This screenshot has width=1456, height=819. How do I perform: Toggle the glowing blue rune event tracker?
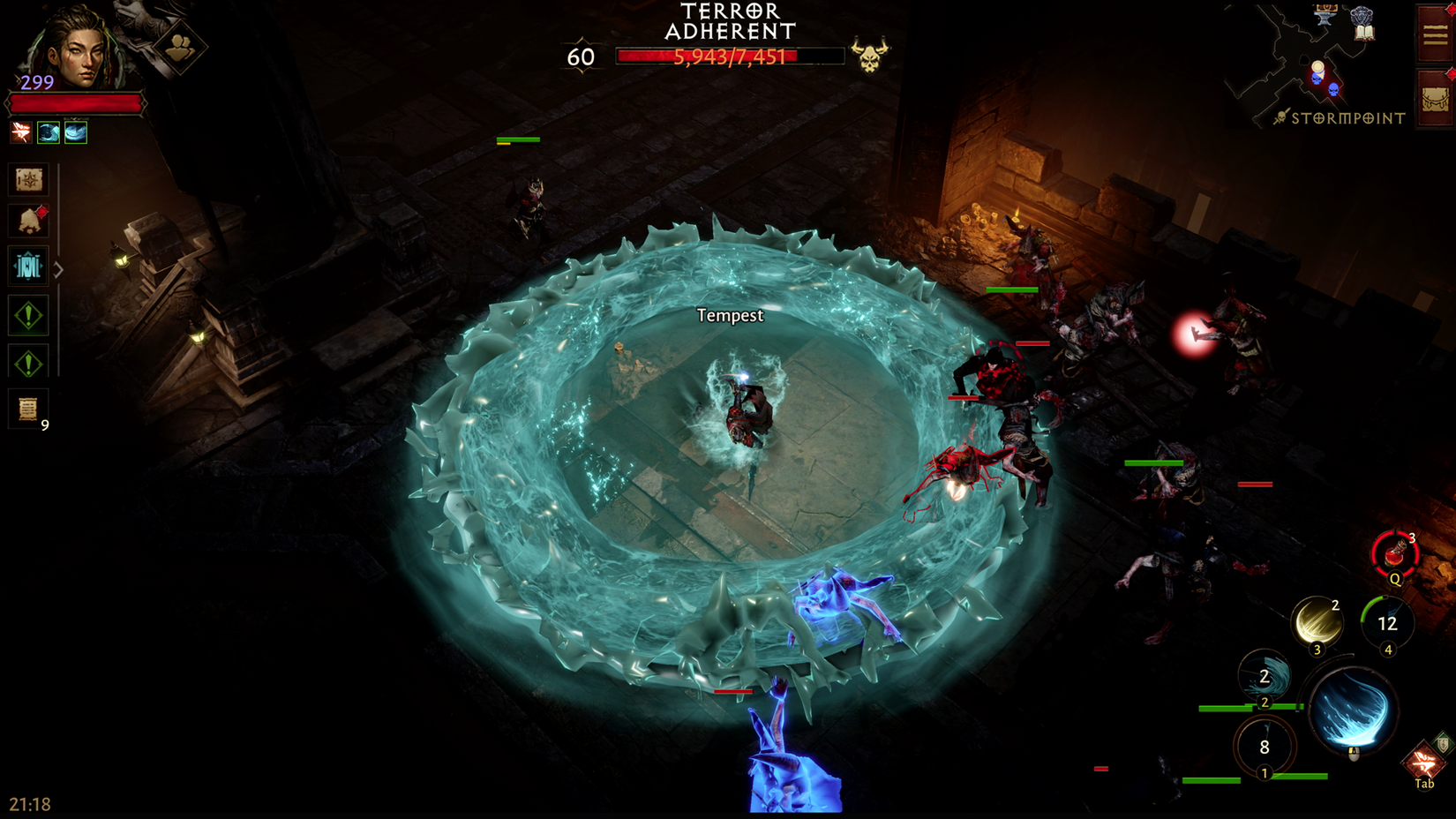point(27,267)
